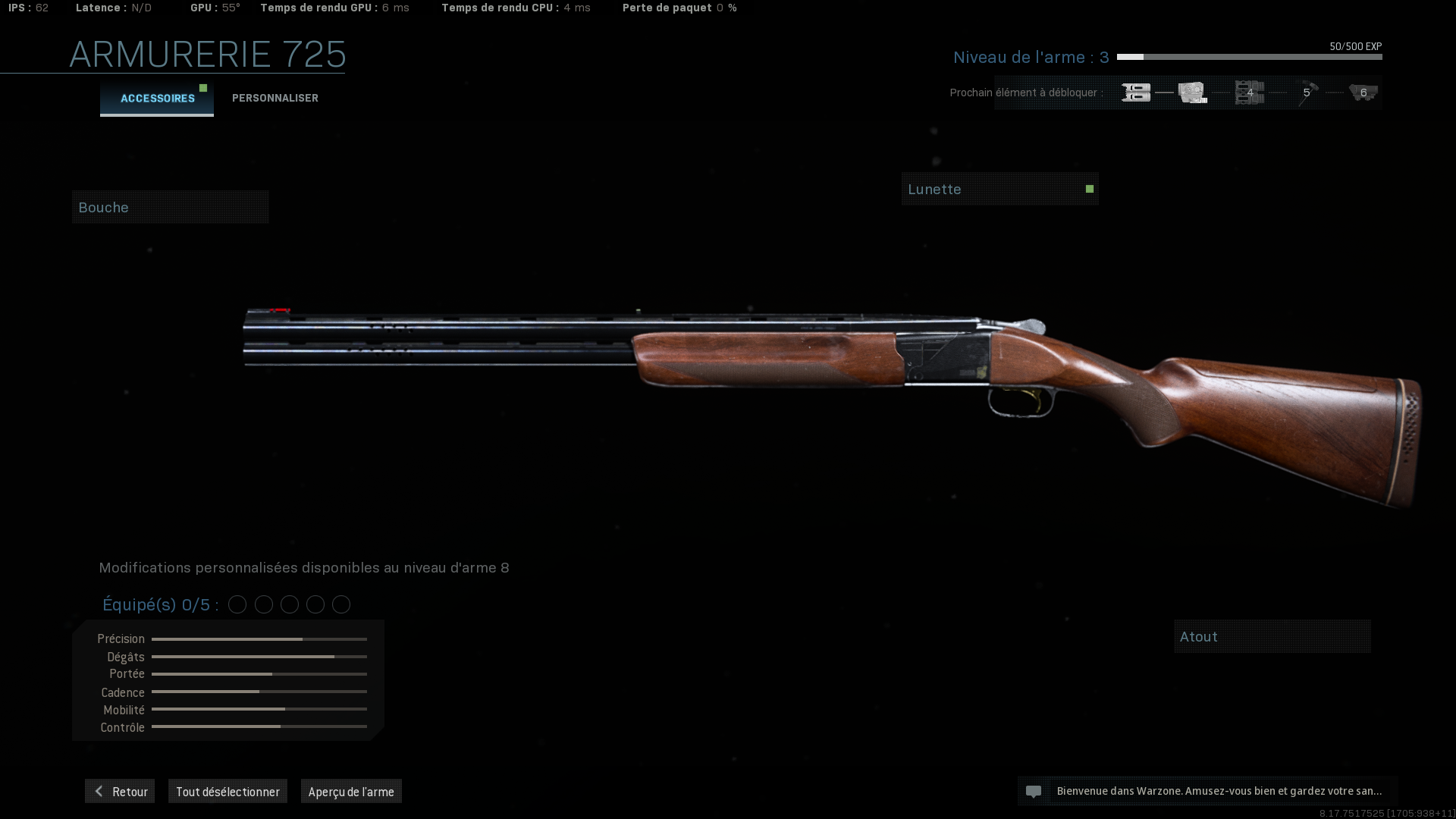Click the back arrow chevron beside Retour

pos(99,791)
